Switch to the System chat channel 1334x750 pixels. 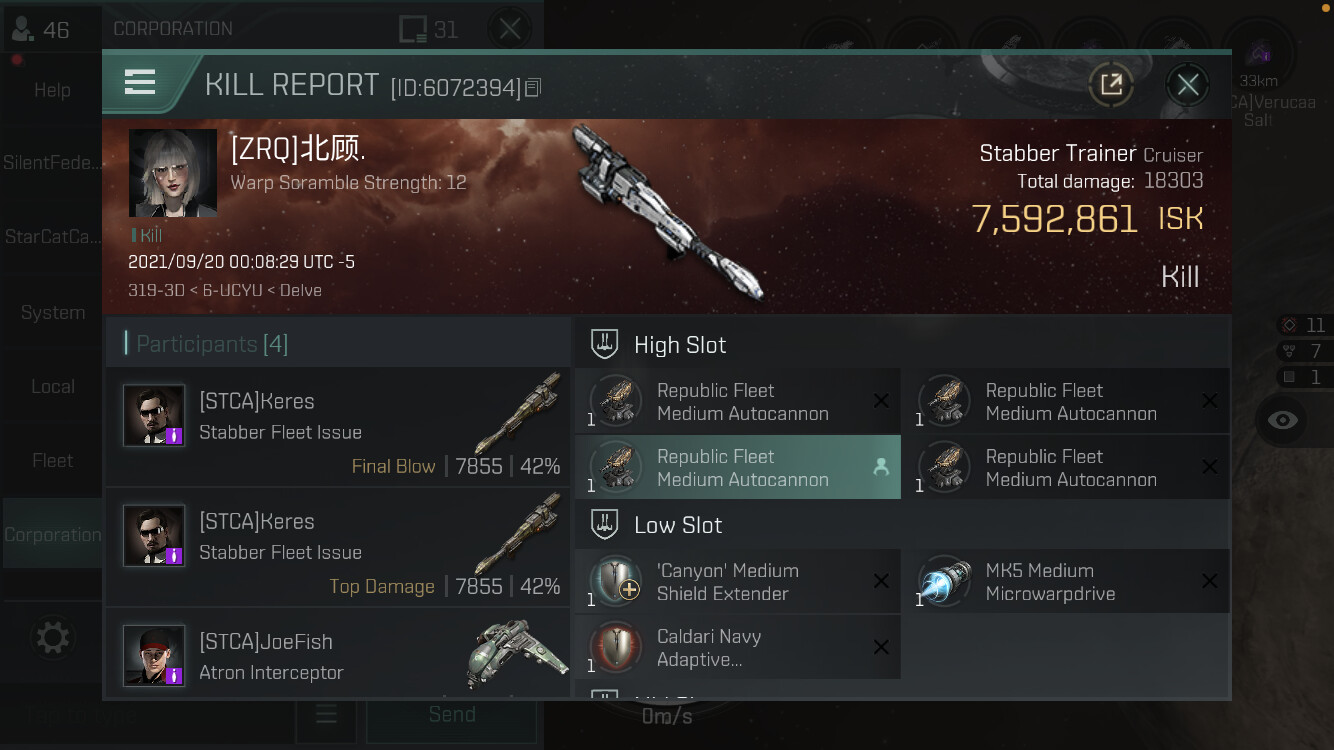(x=52, y=313)
